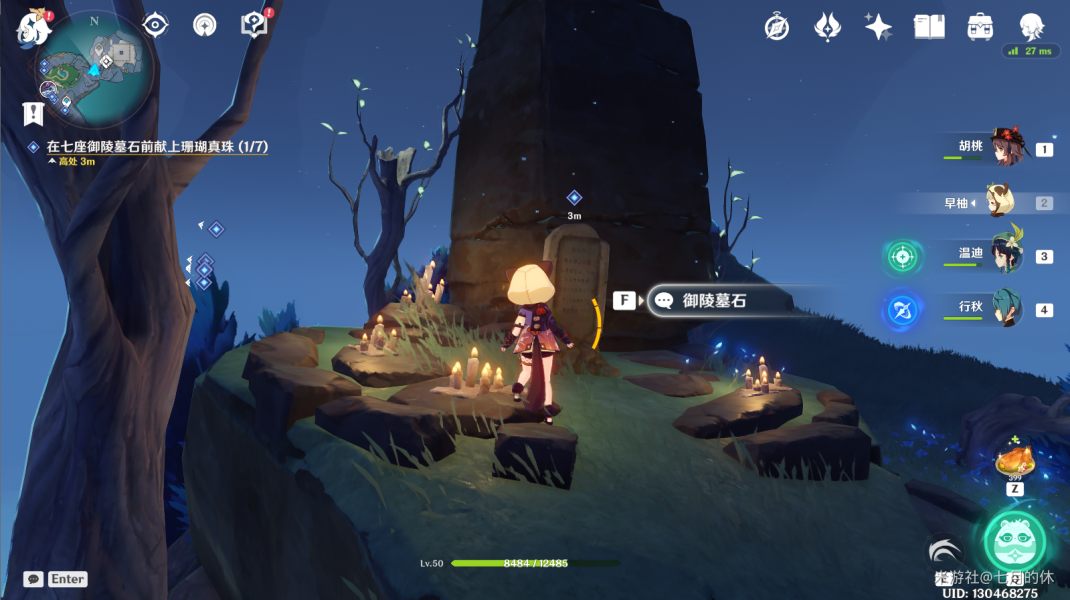1070x600 pixels.
Task: Open the chat box with Enter label
Action: click(x=56, y=579)
